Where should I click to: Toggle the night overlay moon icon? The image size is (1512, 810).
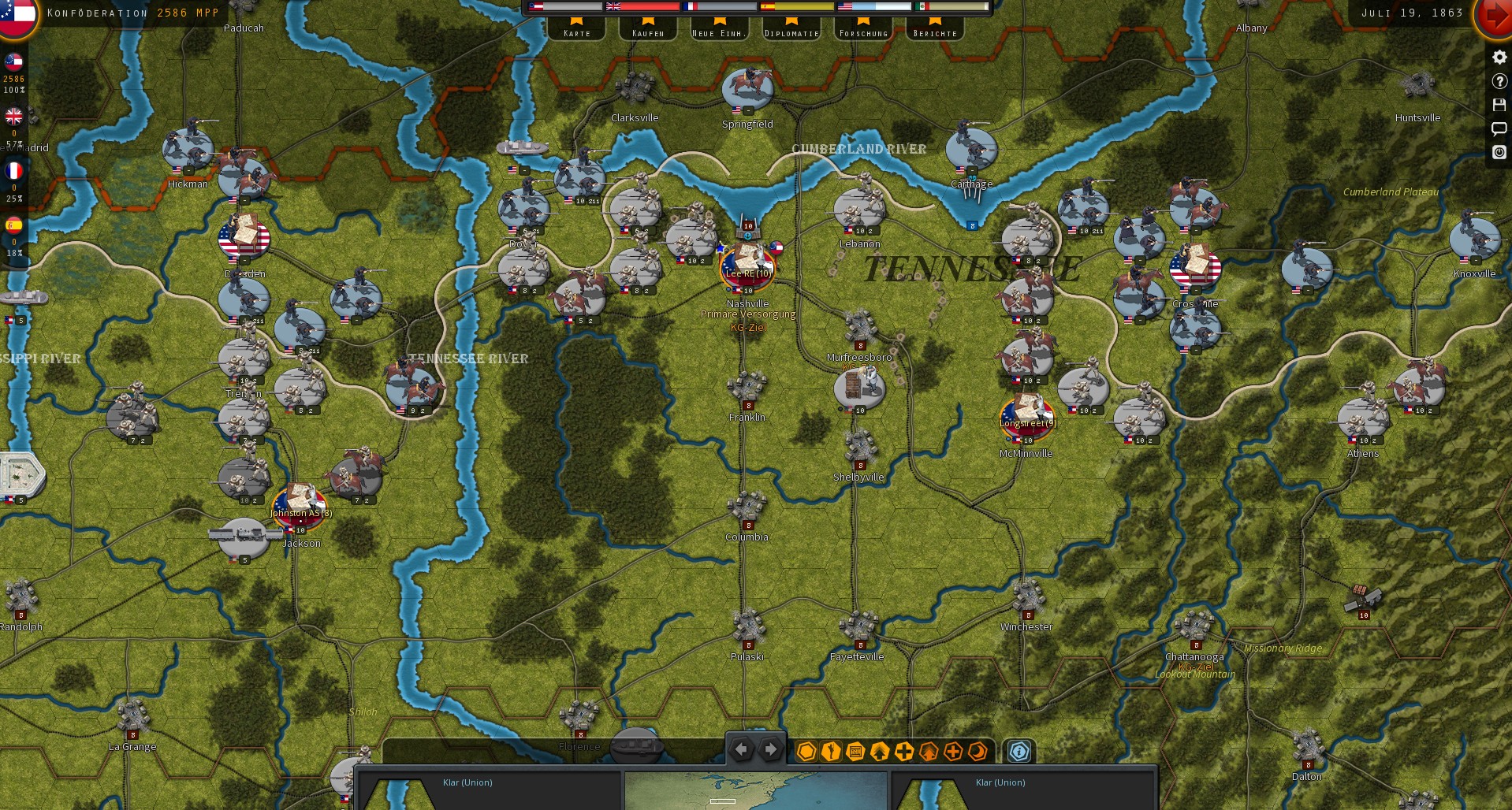point(978,752)
